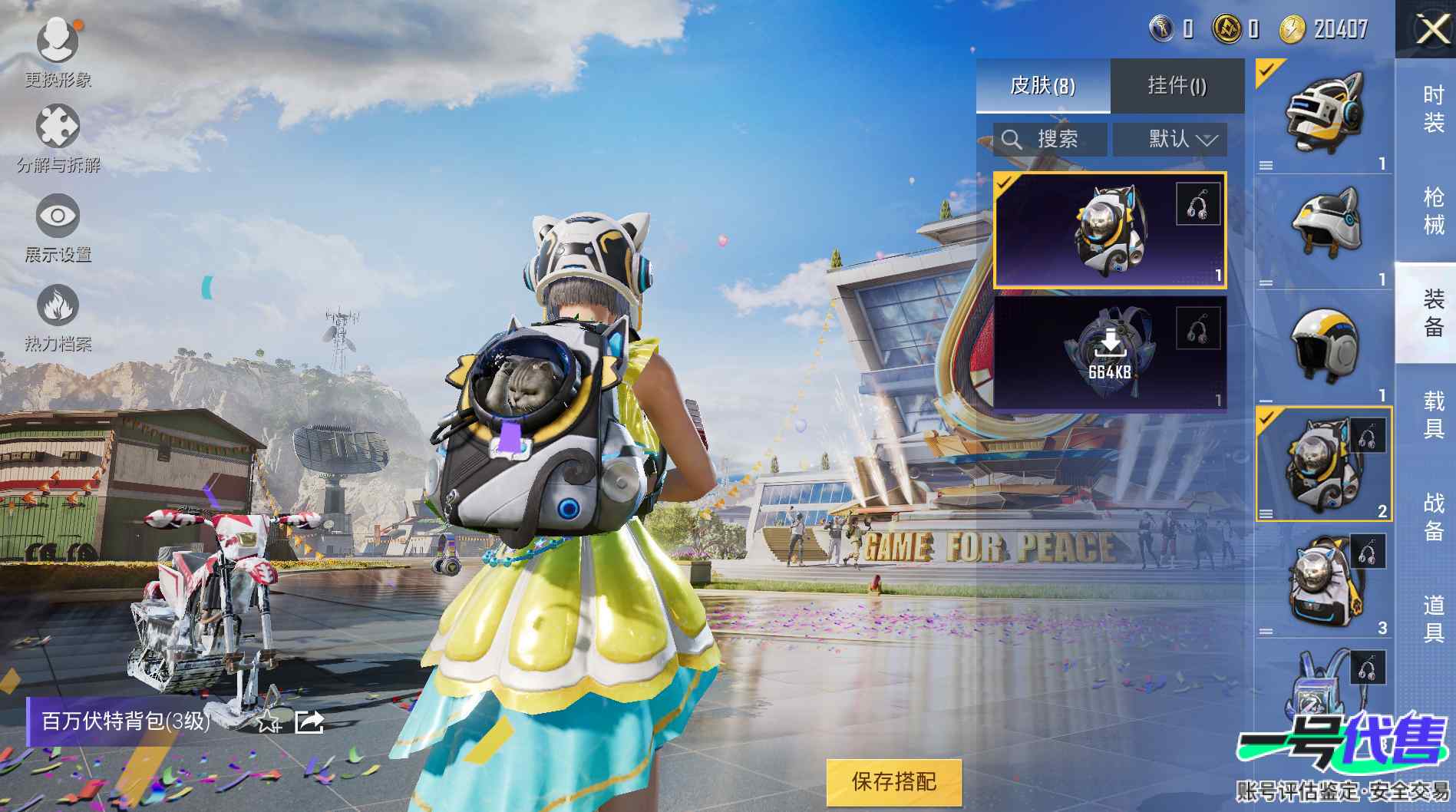Click the 搜索 search field
Viewport: 1456px width, 812px height.
pos(1050,139)
